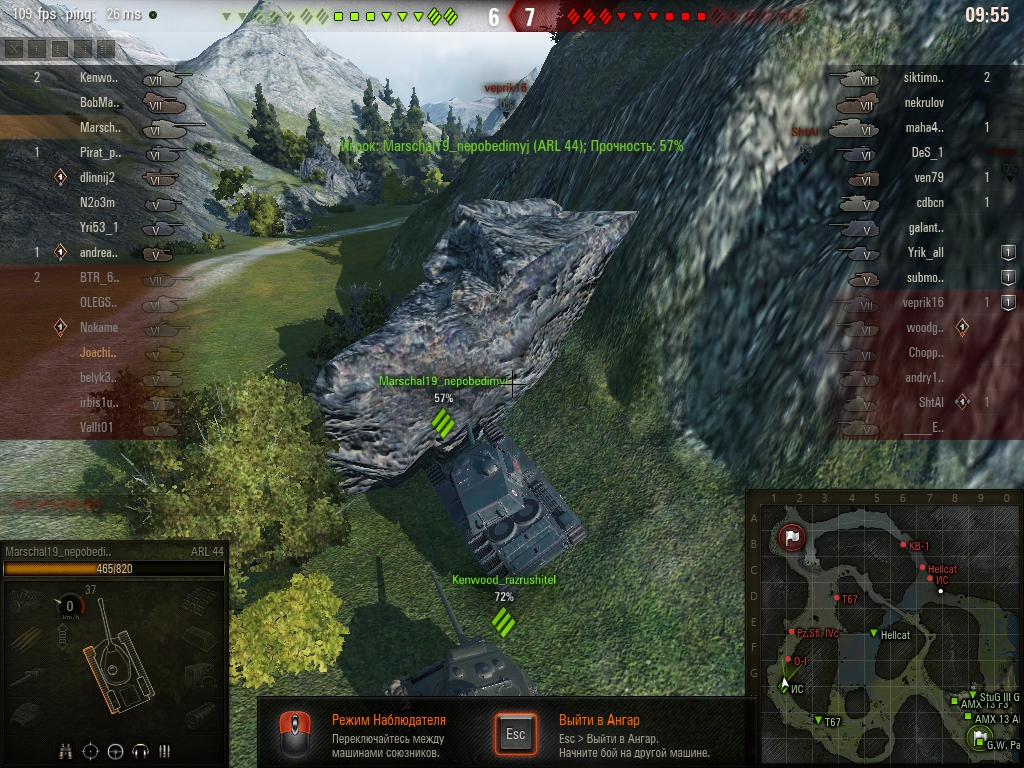Select Kenwo.. in the allied team list

click(x=99, y=77)
